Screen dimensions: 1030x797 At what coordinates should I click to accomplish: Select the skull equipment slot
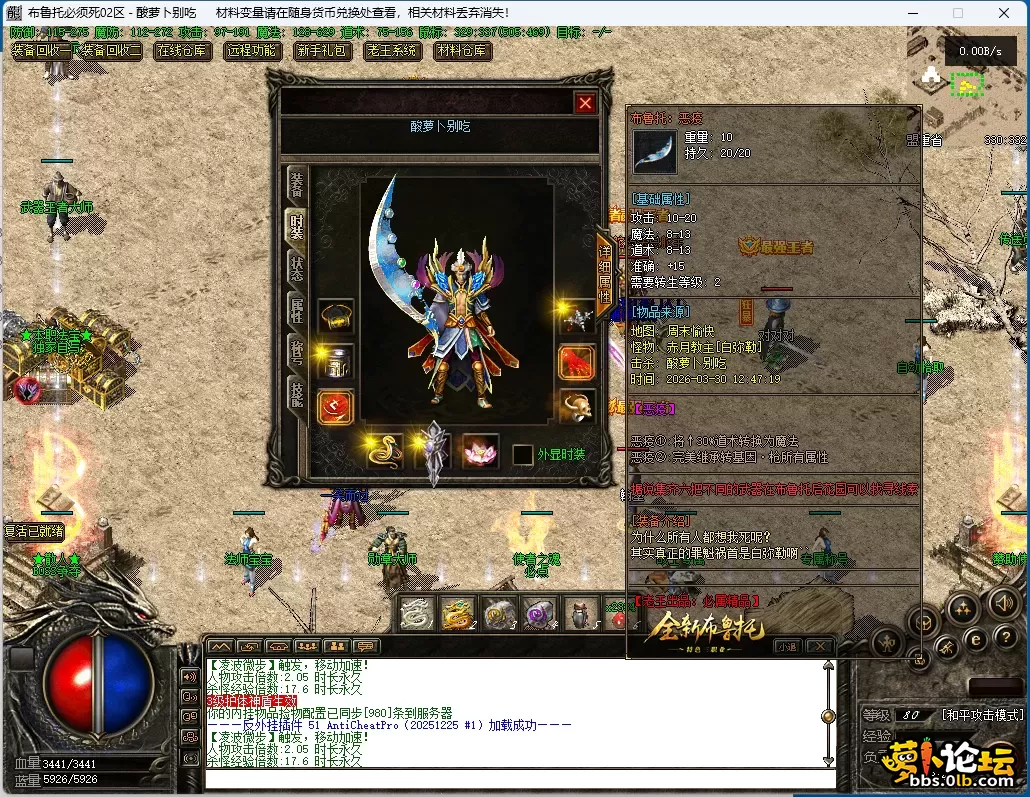[577, 405]
